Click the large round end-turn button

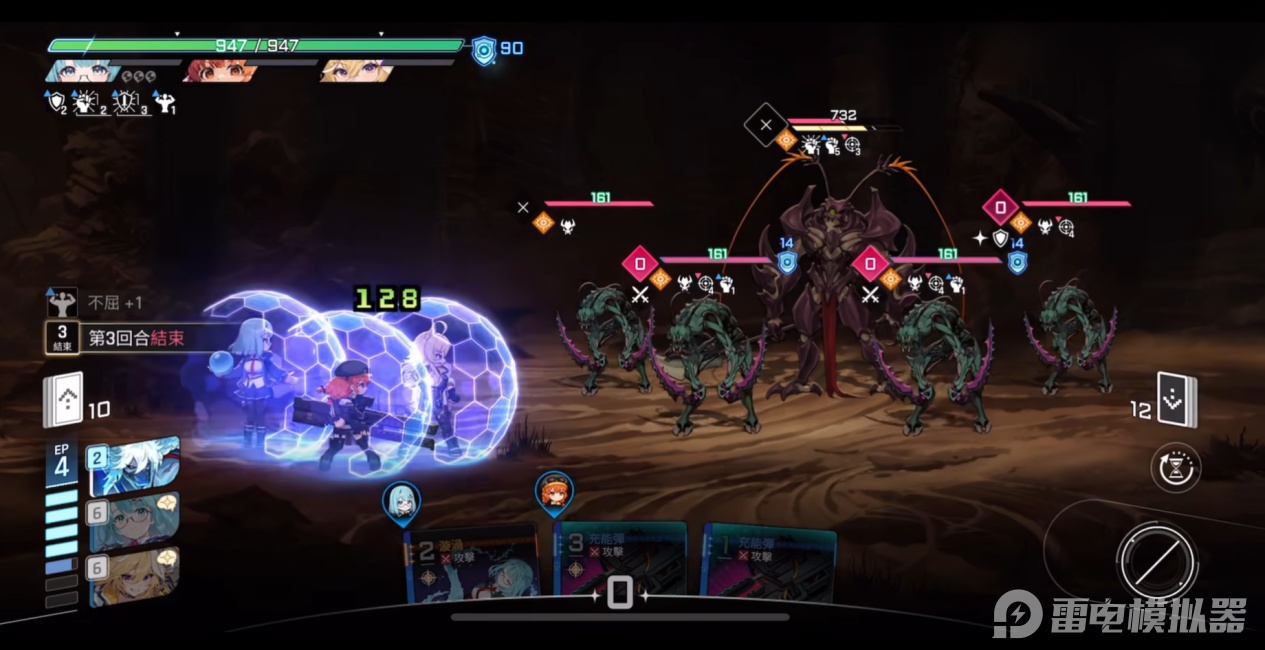(1157, 560)
